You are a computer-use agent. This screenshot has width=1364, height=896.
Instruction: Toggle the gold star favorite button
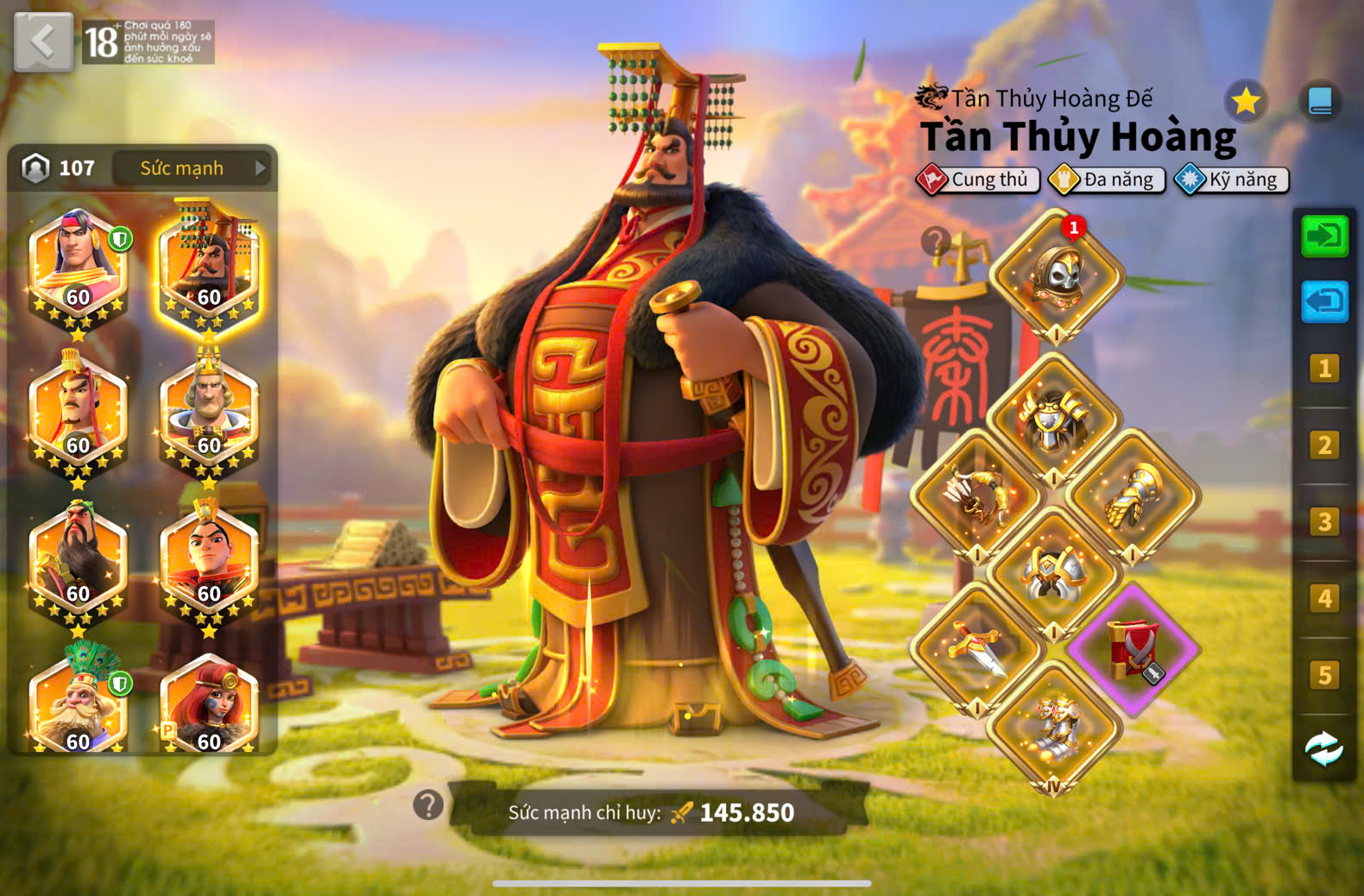point(1246,102)
